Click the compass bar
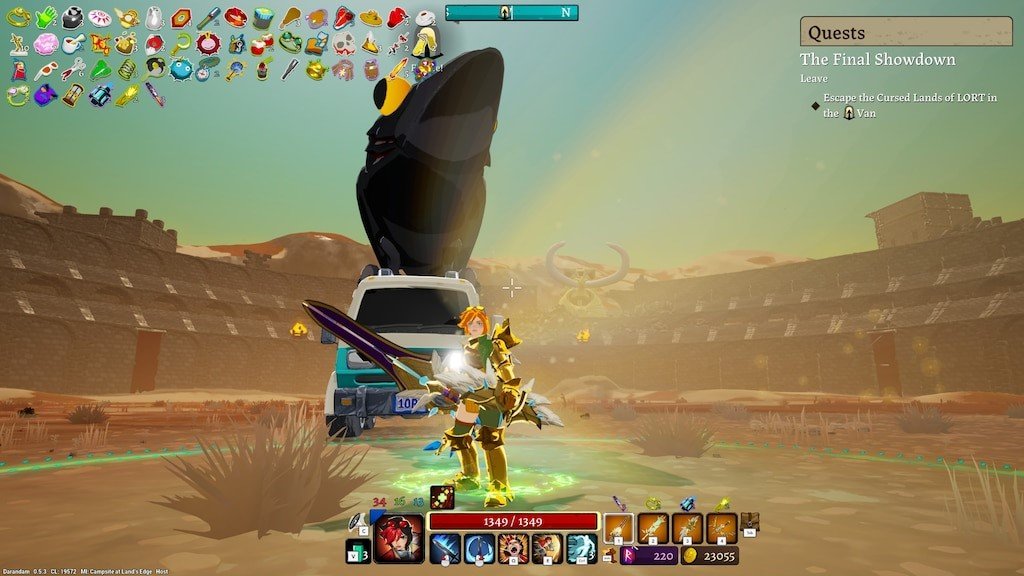This screenshot has height=576, width=1024. (512, 12)
